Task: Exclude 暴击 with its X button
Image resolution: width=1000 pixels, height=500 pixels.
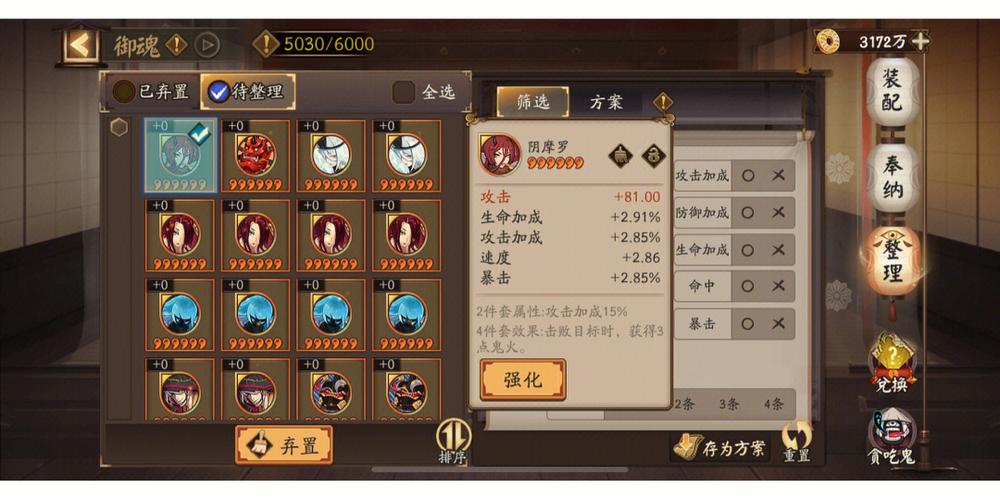Action: click(x=778, y=323)
